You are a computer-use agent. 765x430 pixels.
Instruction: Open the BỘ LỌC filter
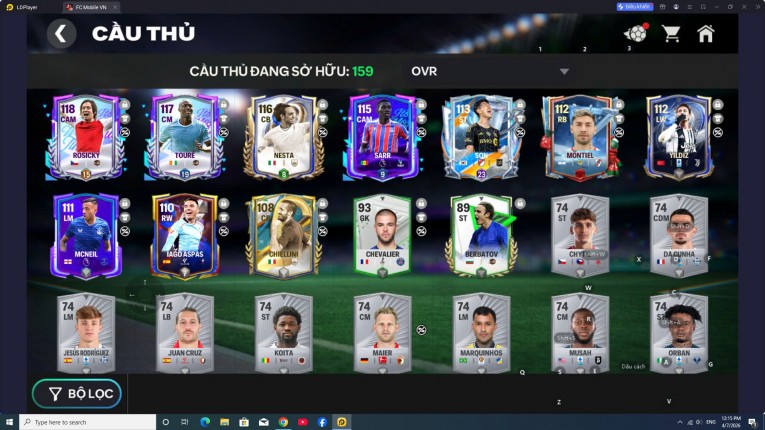tap(77, 393)
